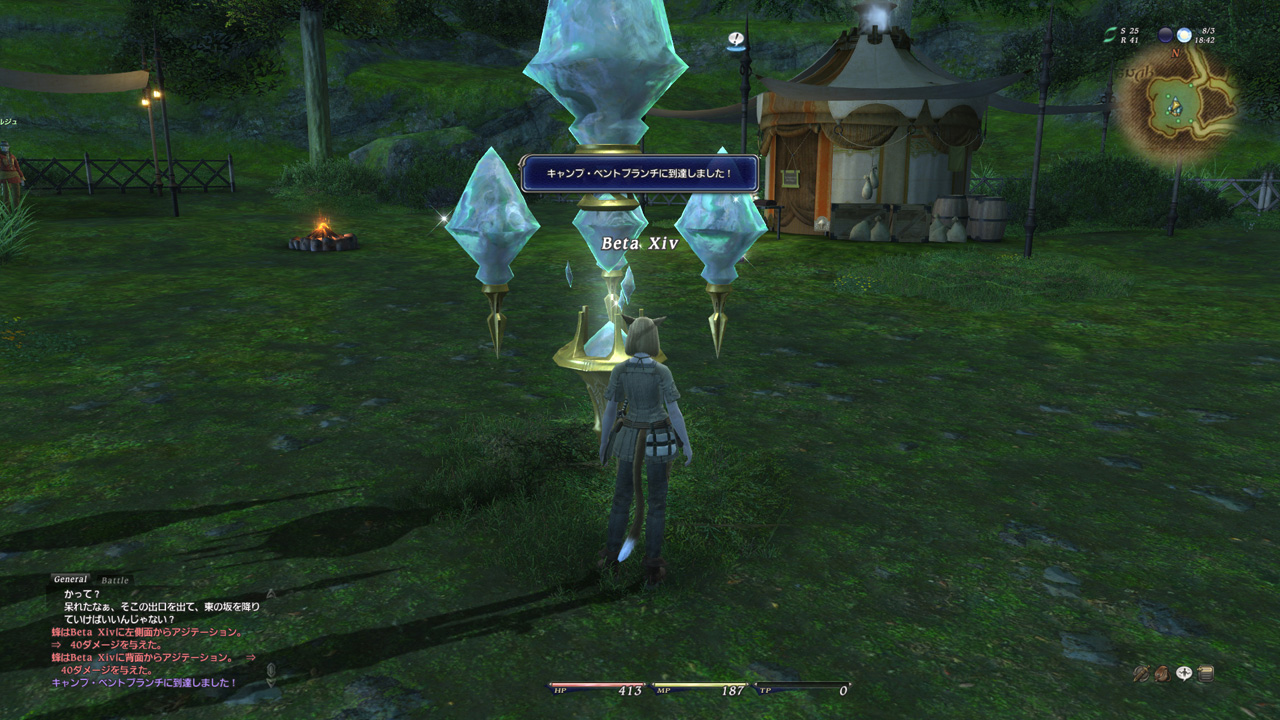This screenshot has height=720, width=1280.
Task: Click the chat log message area
Action: coord(150,638)
